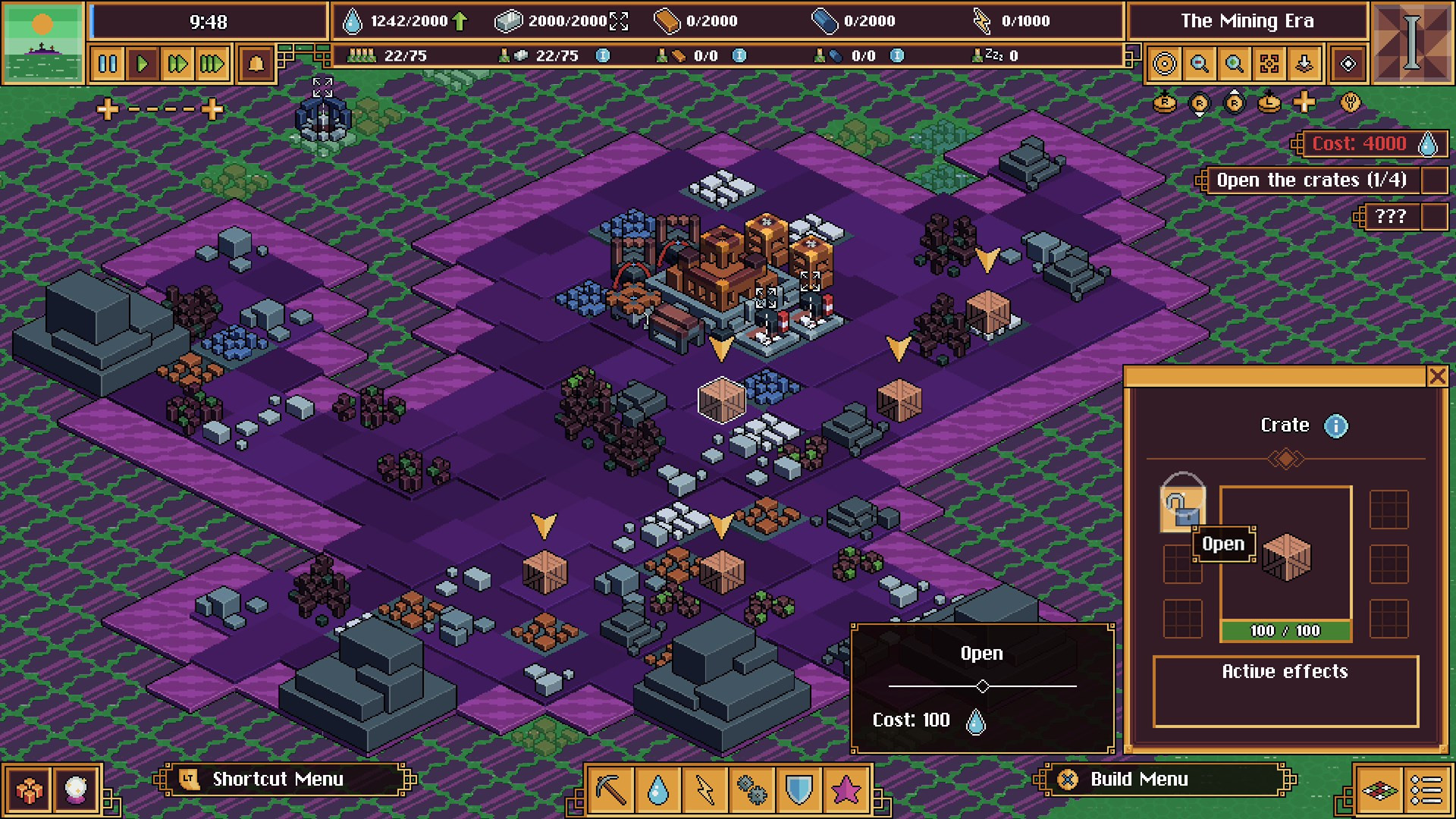Open the water drop build category

[x=658, y=790]
